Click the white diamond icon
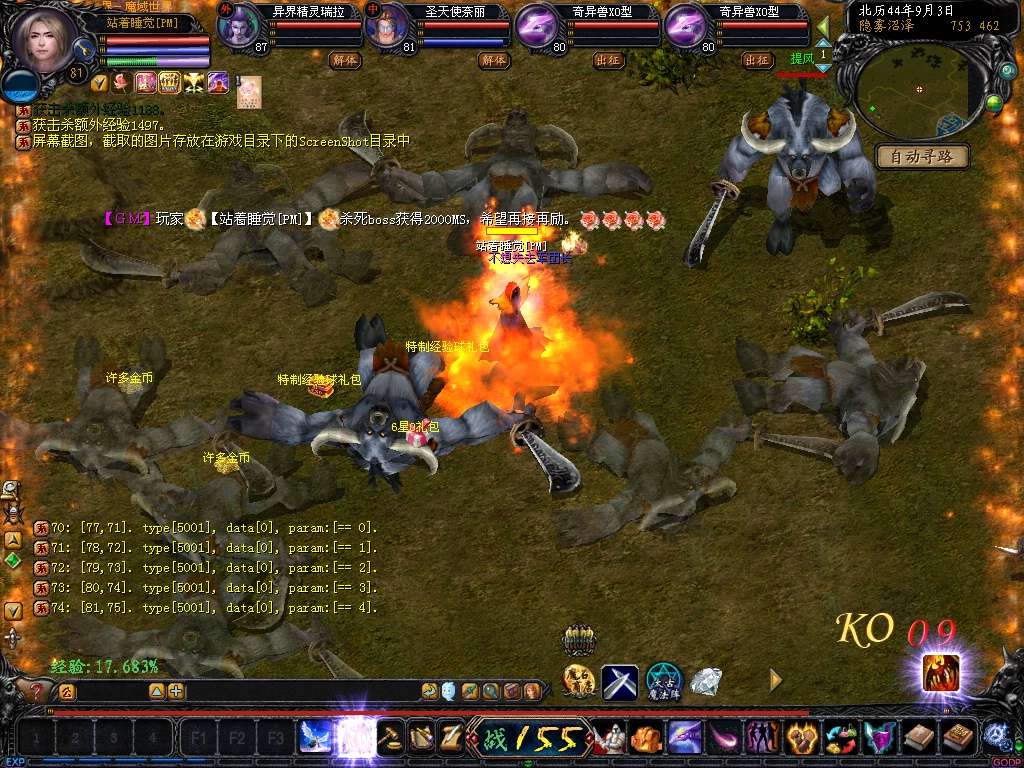The height and width of the screenshot is (768, 1024). (x=706, y=681)
